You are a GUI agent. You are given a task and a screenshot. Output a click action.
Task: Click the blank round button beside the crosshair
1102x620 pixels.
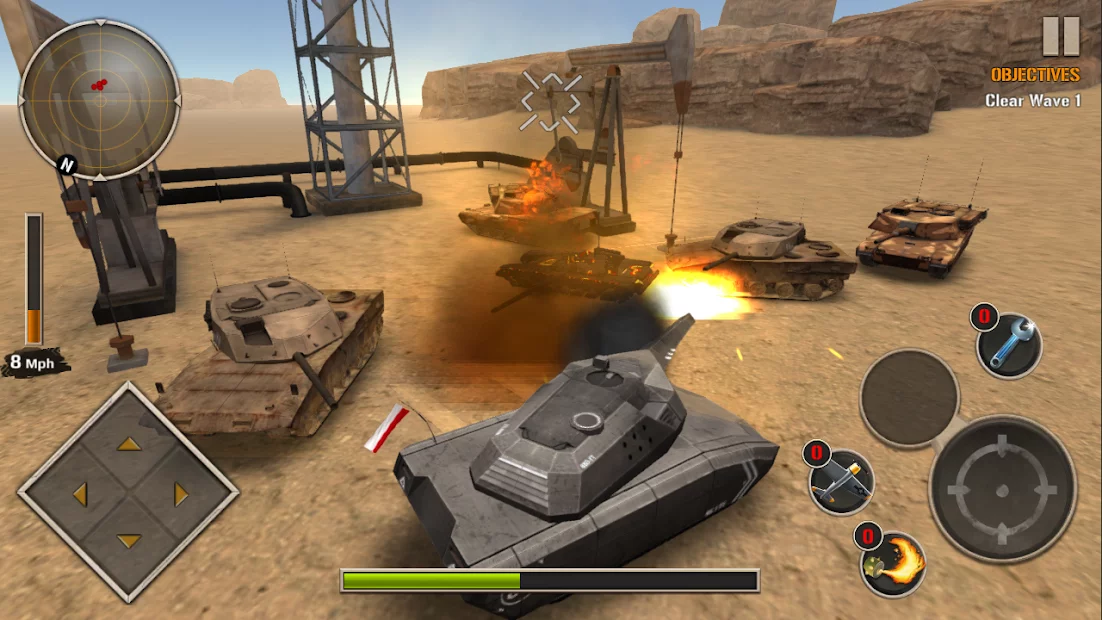(909, 398)
